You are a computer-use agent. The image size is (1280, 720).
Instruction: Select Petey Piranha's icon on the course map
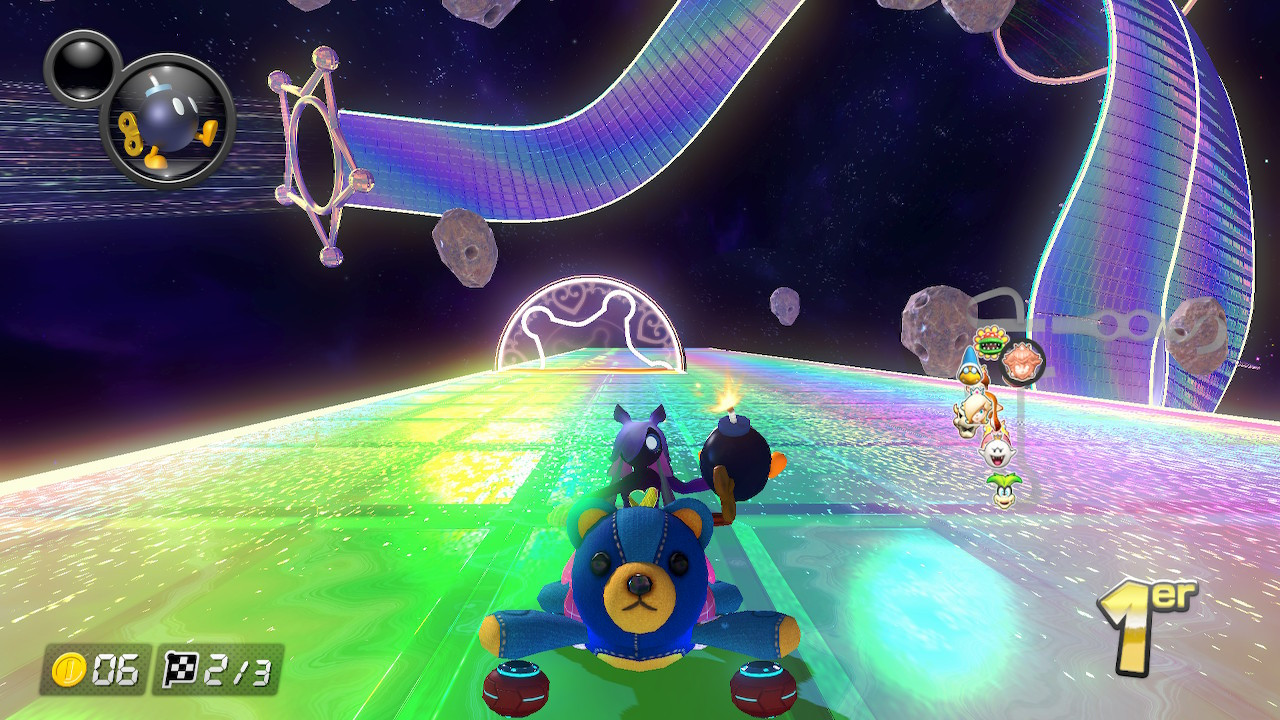pos(990,342)
